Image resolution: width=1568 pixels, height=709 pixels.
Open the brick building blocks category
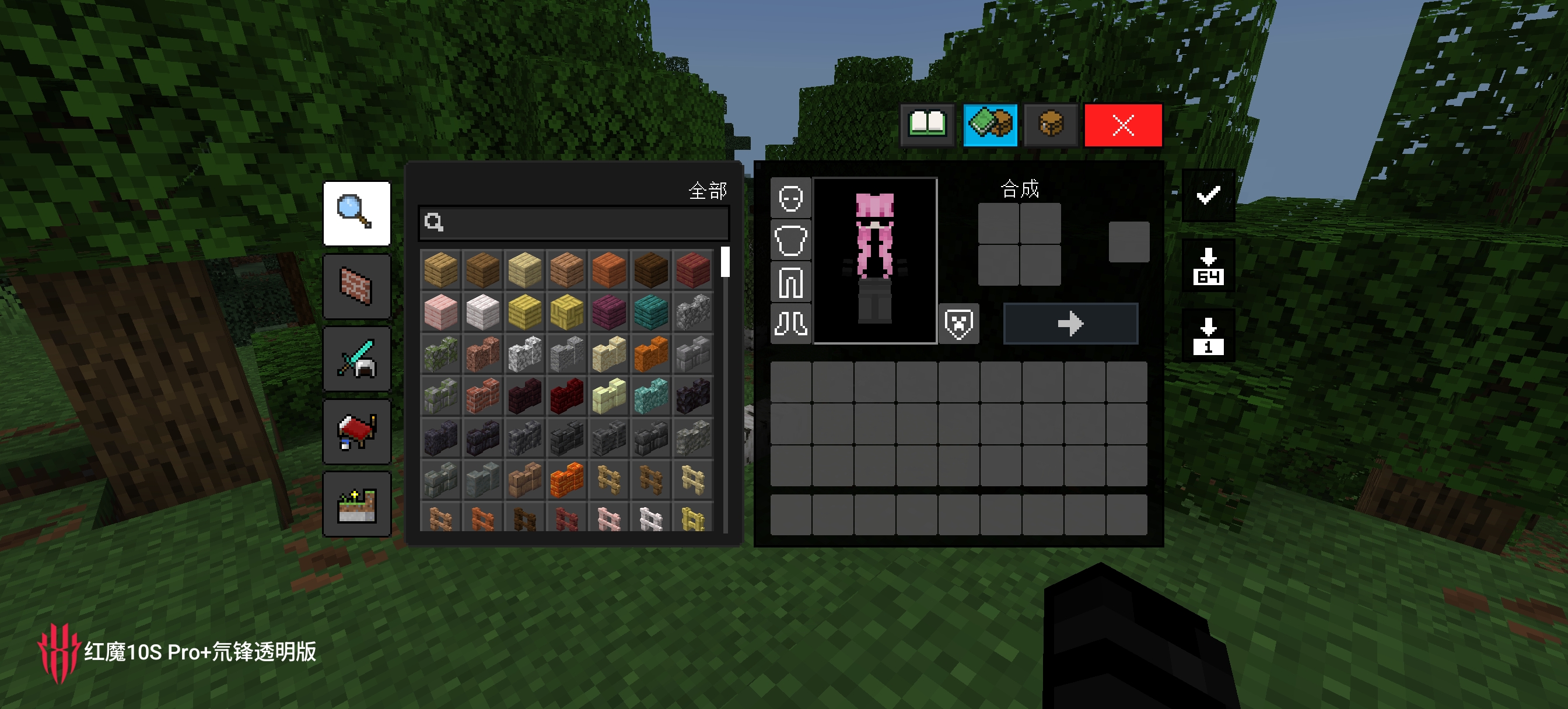click(356, 286)
